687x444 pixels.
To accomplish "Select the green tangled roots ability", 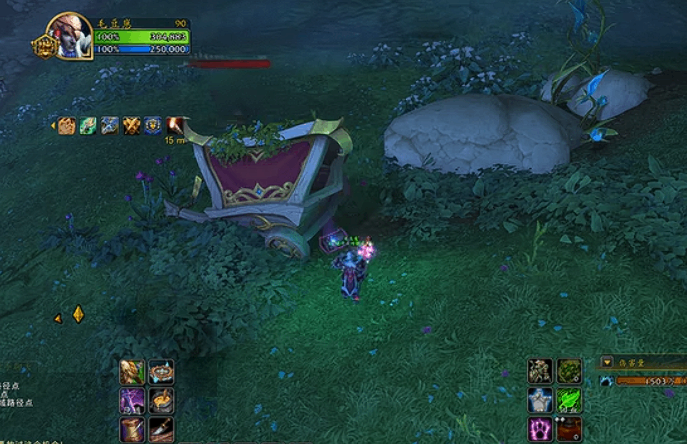I will [x=569, y=372].
